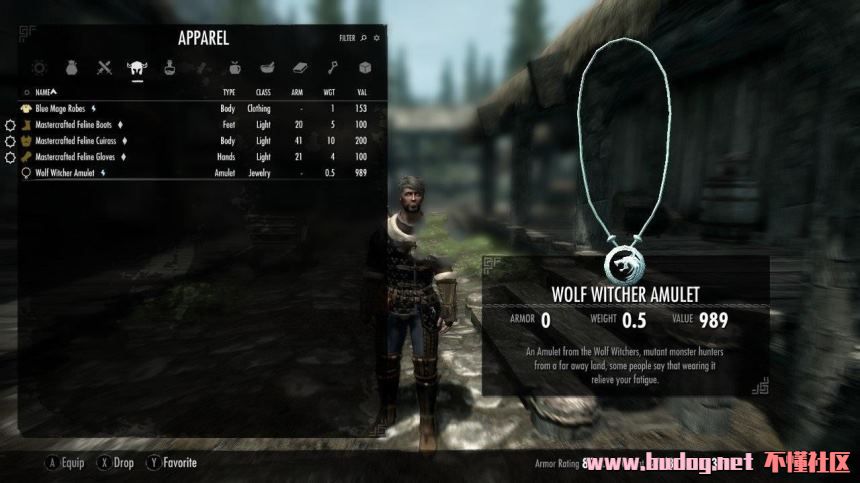This screenshot has width=860, height=483.
Task: Switch to the food apple category
Action: point(234,68)
